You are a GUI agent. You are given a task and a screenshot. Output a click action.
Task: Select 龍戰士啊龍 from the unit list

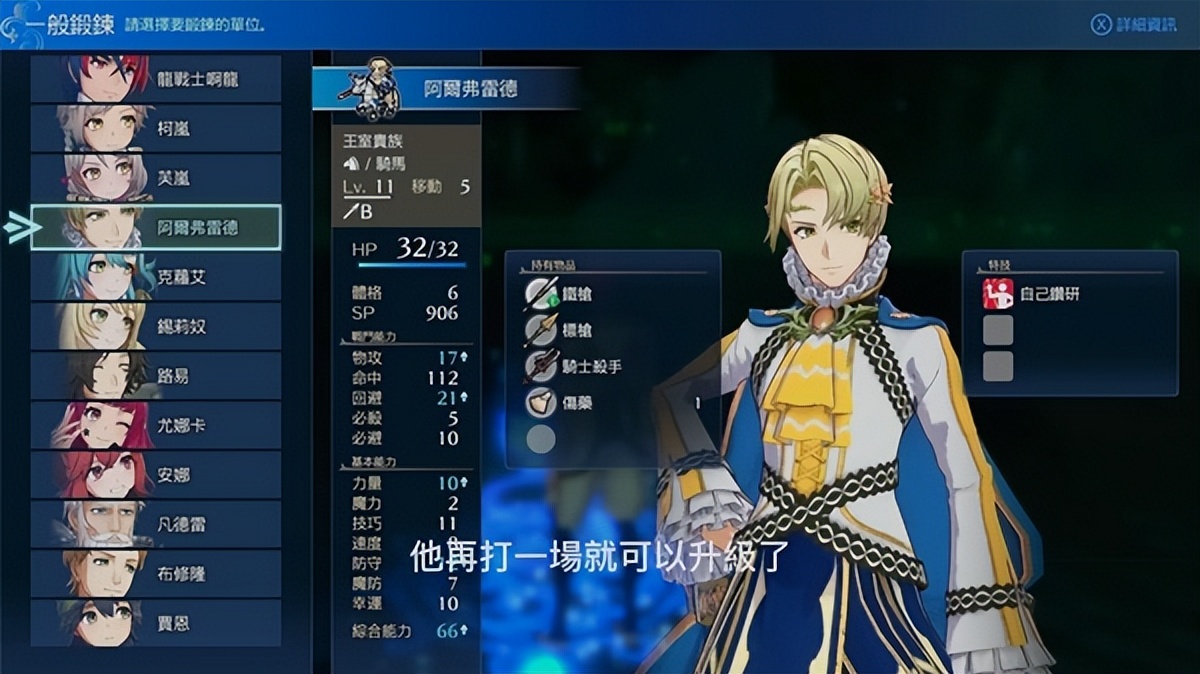click(155, 79)
